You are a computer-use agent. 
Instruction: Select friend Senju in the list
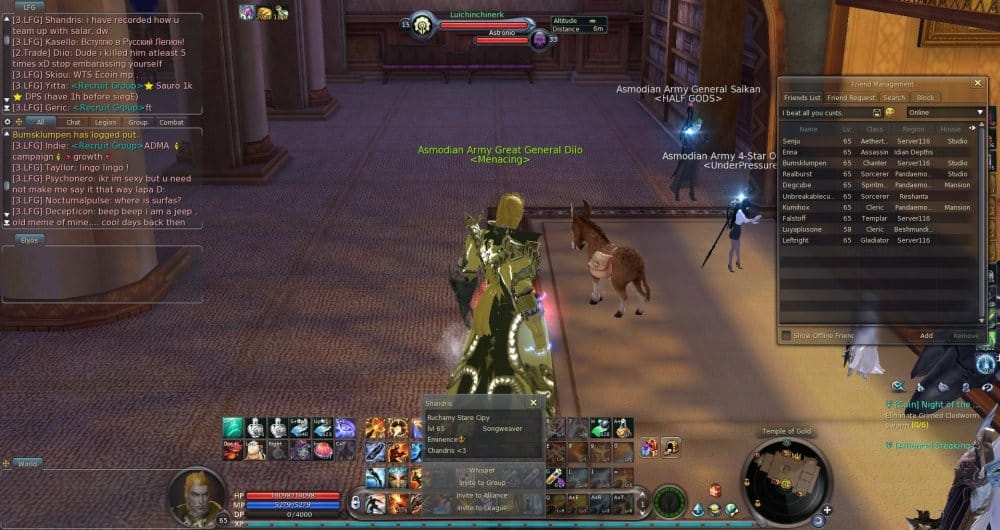click(x=797, y=141)
